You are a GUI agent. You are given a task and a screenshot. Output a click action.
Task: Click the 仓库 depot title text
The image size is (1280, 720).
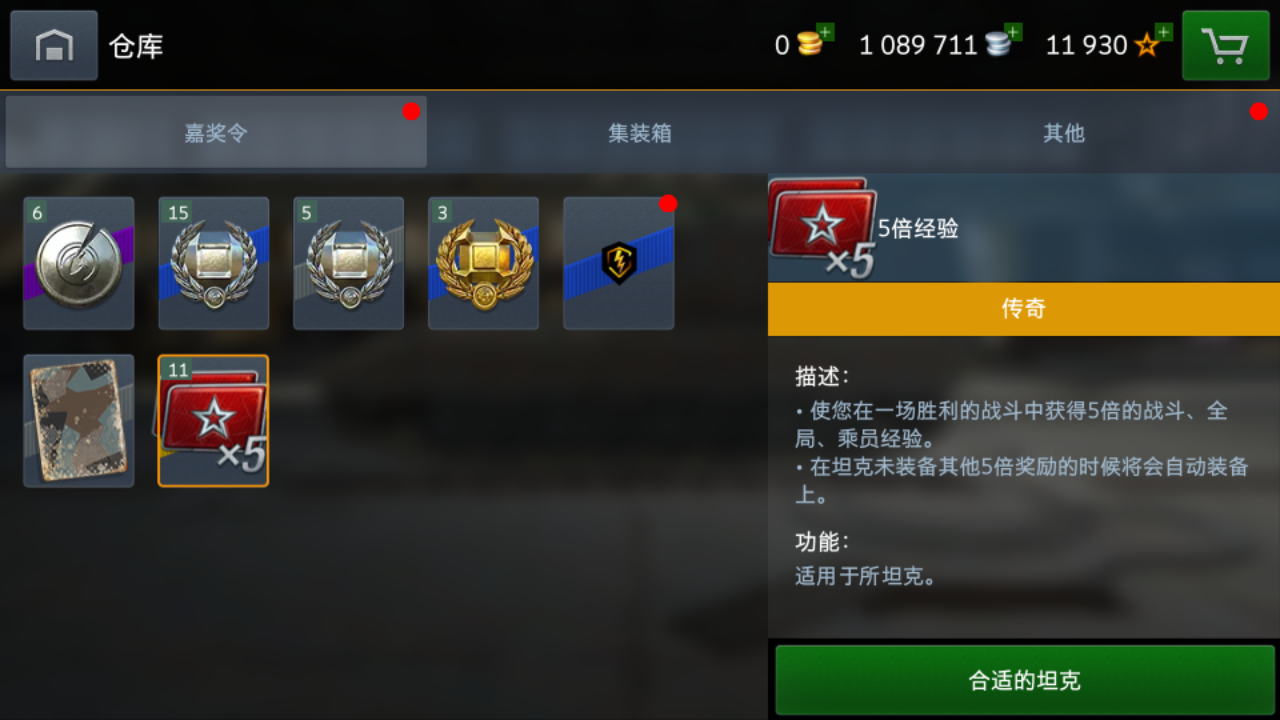coord(135,44)
